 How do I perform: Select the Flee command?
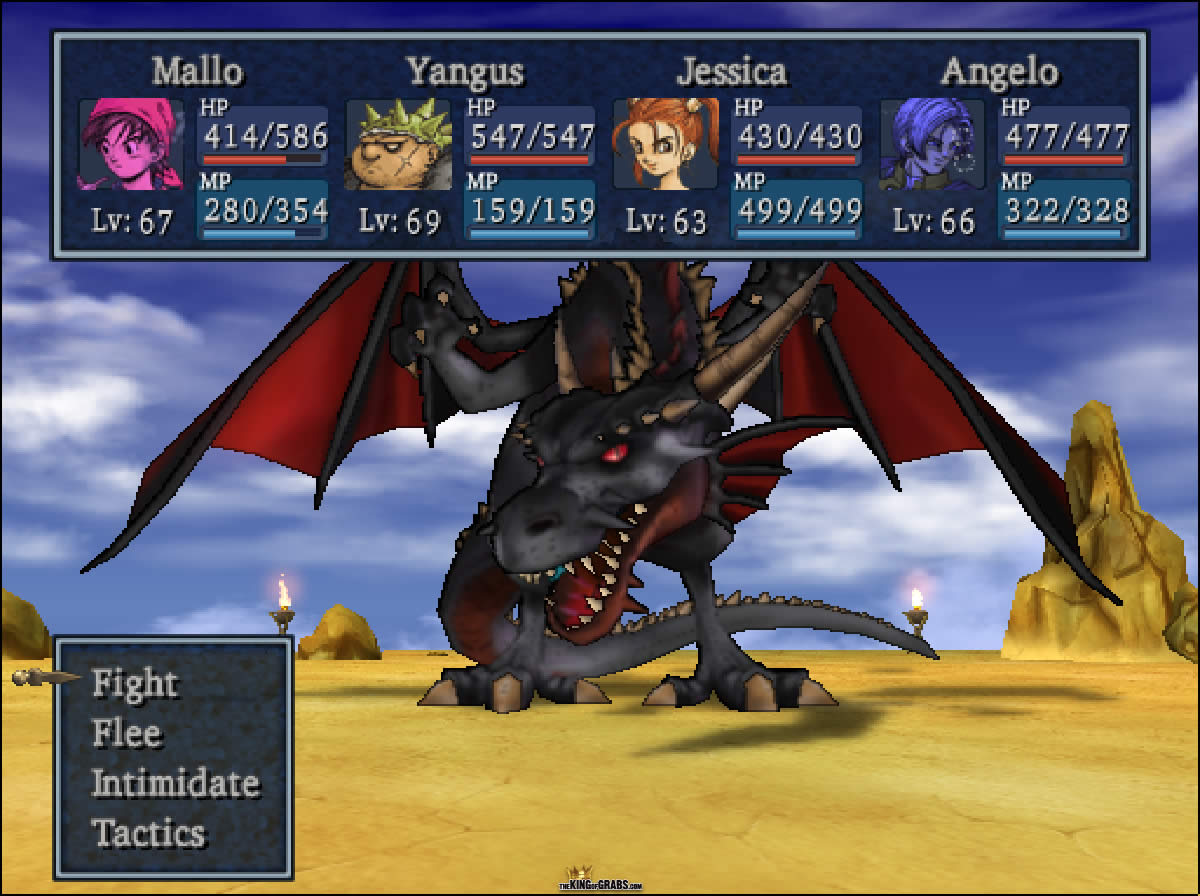[126, 734]
